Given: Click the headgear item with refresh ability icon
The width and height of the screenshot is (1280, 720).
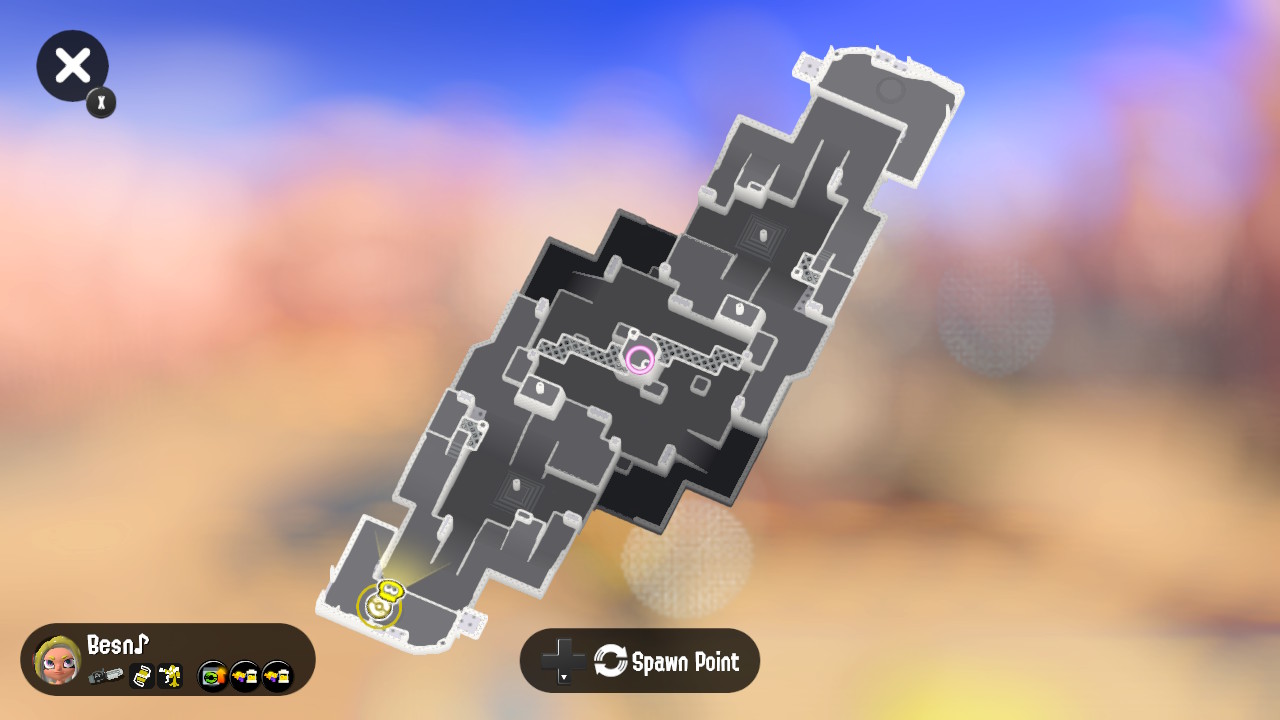Looking at the screenshot, I should [x=211, y=677].
